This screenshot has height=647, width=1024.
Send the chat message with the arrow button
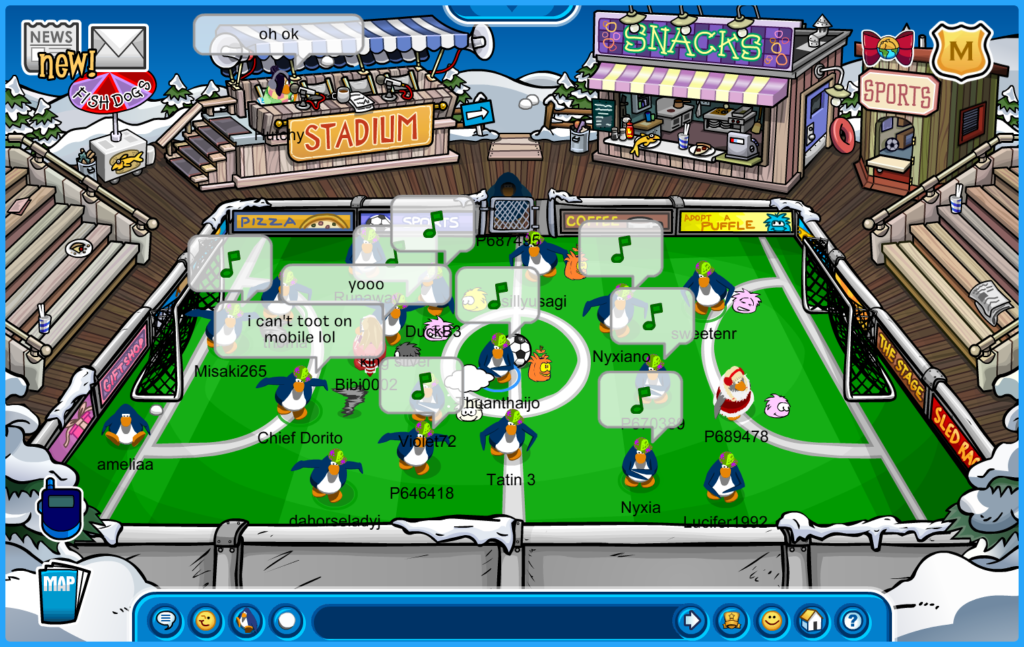[690, 621]
